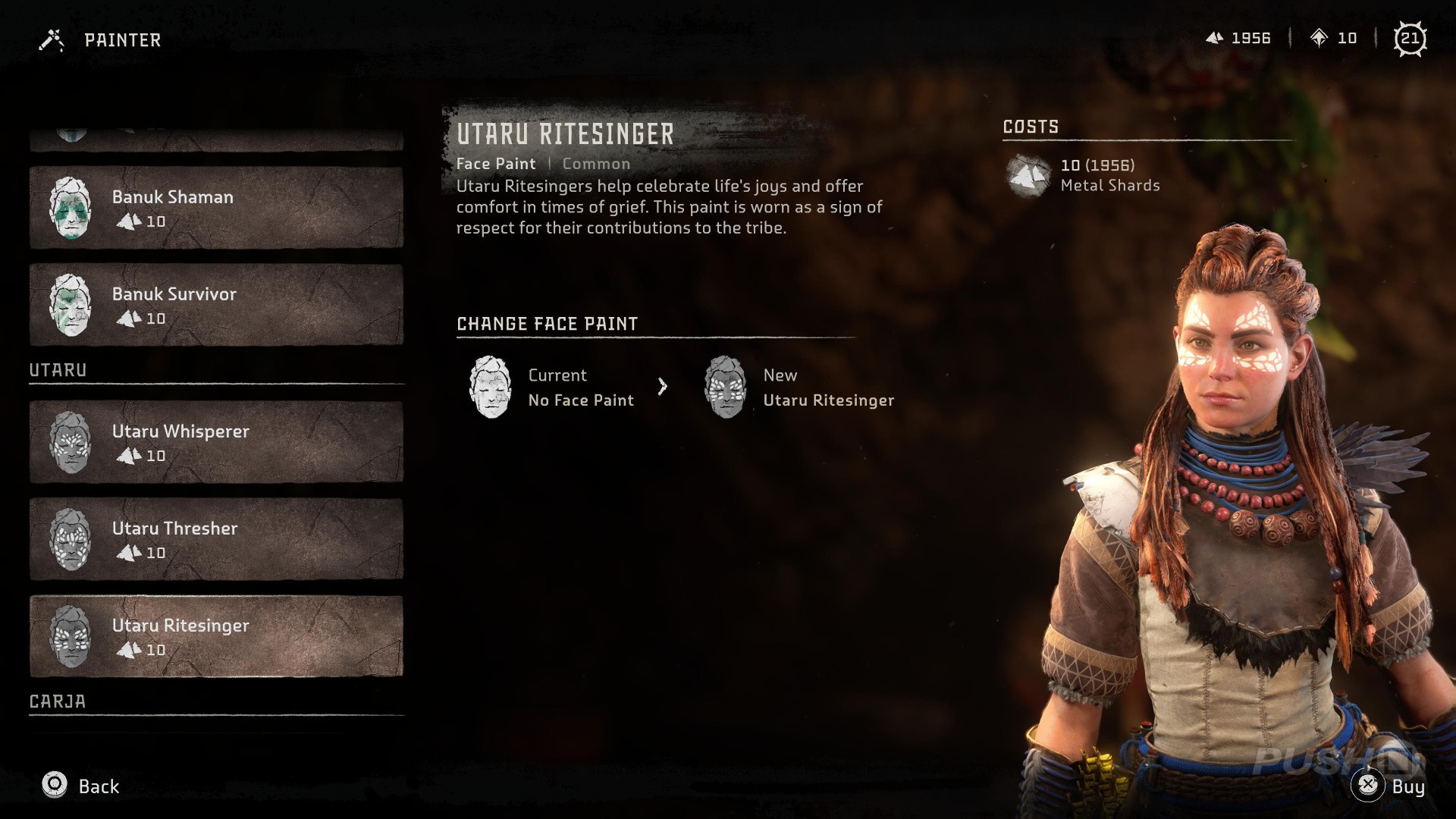
Task: Click the level 21 badge in the corner
Action: [1412, 38]
